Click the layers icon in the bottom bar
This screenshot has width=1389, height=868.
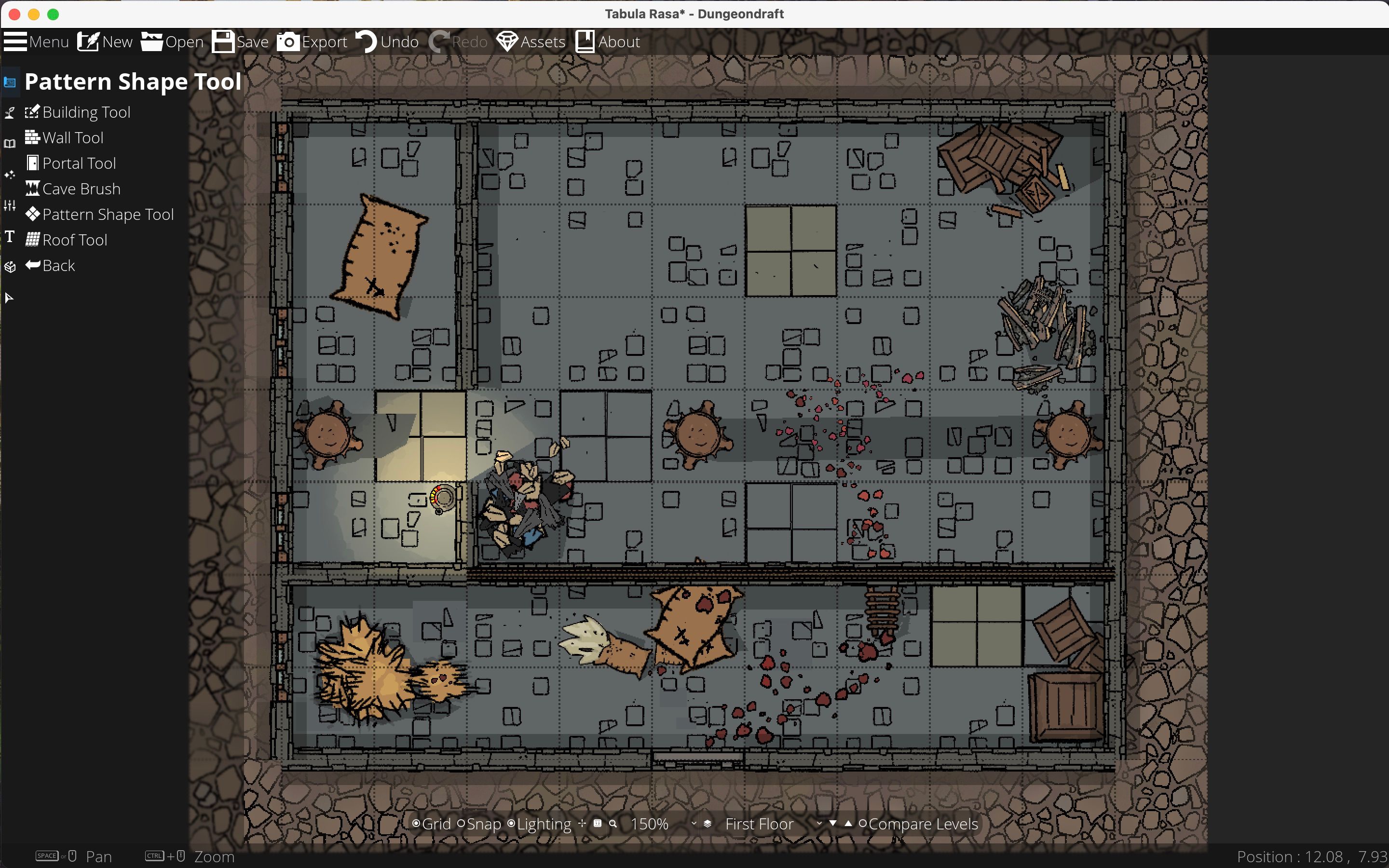708,823
